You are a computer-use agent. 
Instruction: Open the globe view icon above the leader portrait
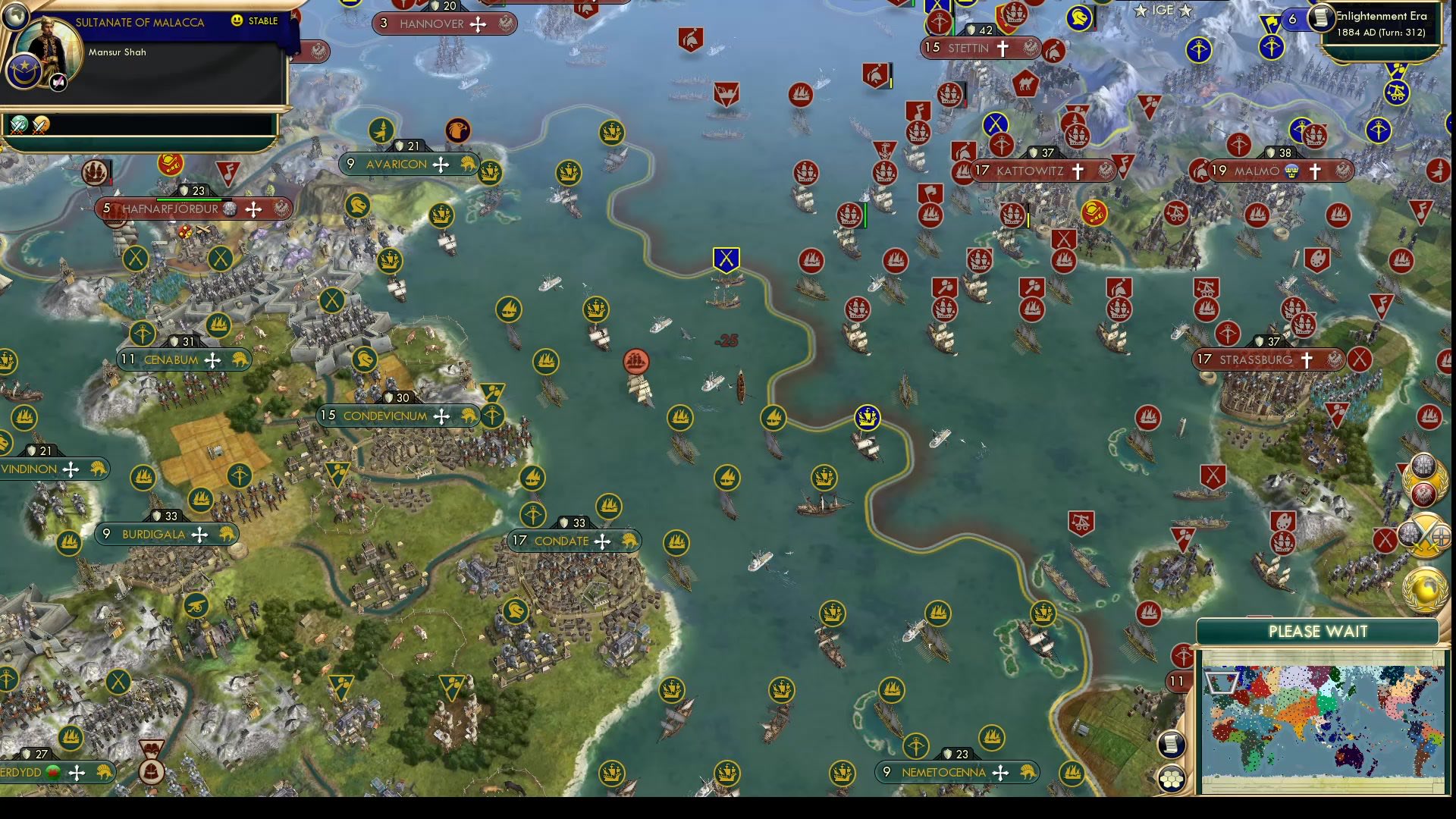tap(15, 17)
